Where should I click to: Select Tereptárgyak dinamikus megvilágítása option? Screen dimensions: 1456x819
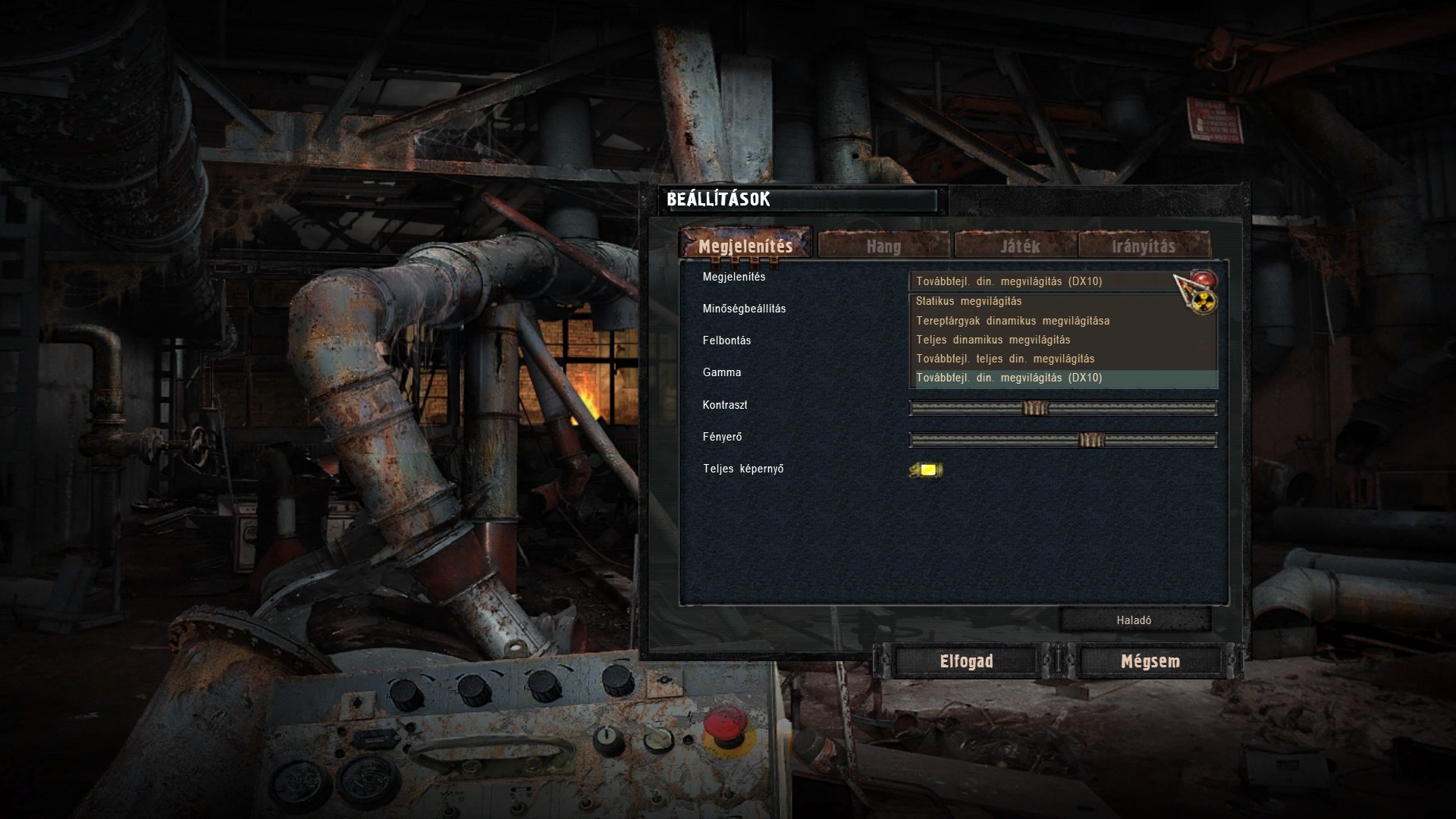1012,321
